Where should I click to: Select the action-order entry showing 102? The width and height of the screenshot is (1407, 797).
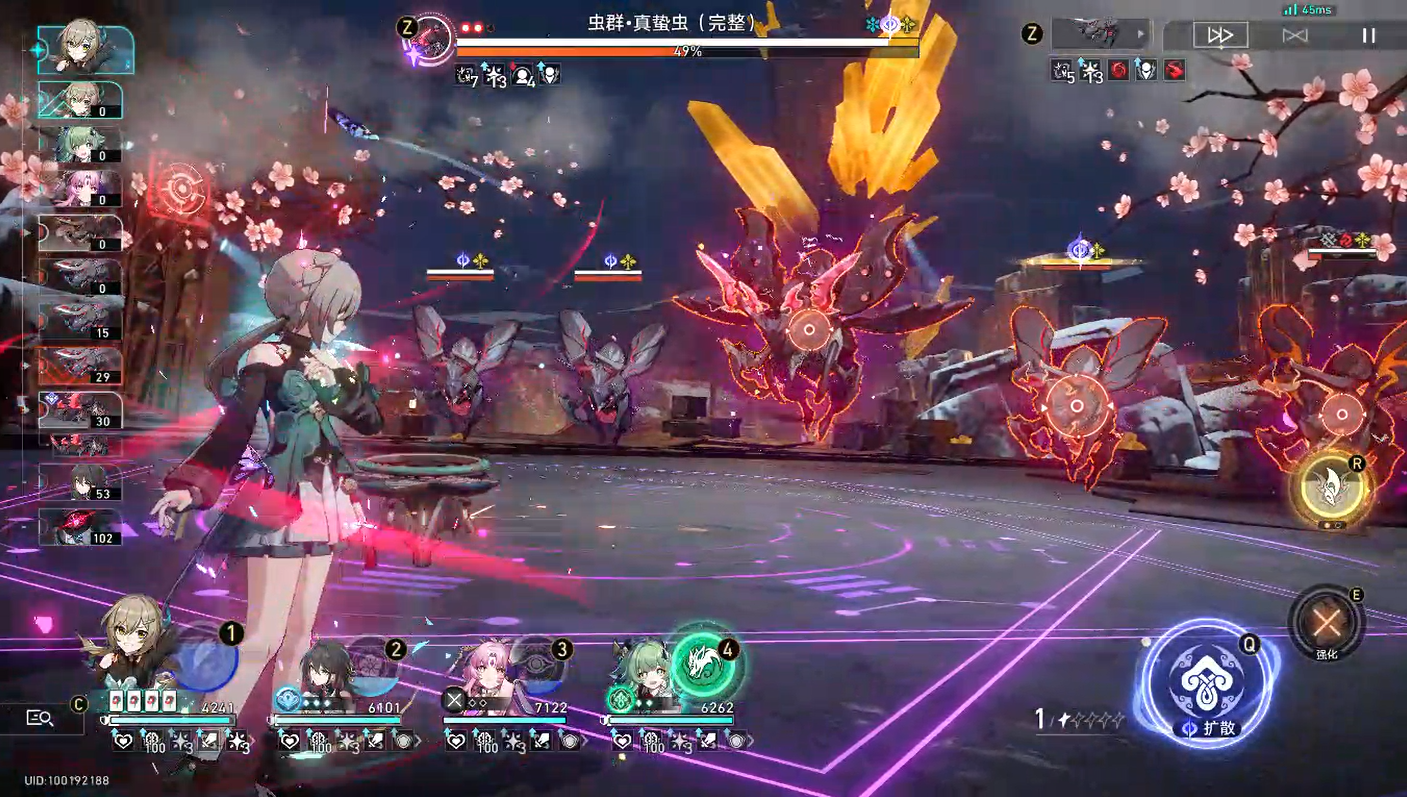tap(80, 527)
